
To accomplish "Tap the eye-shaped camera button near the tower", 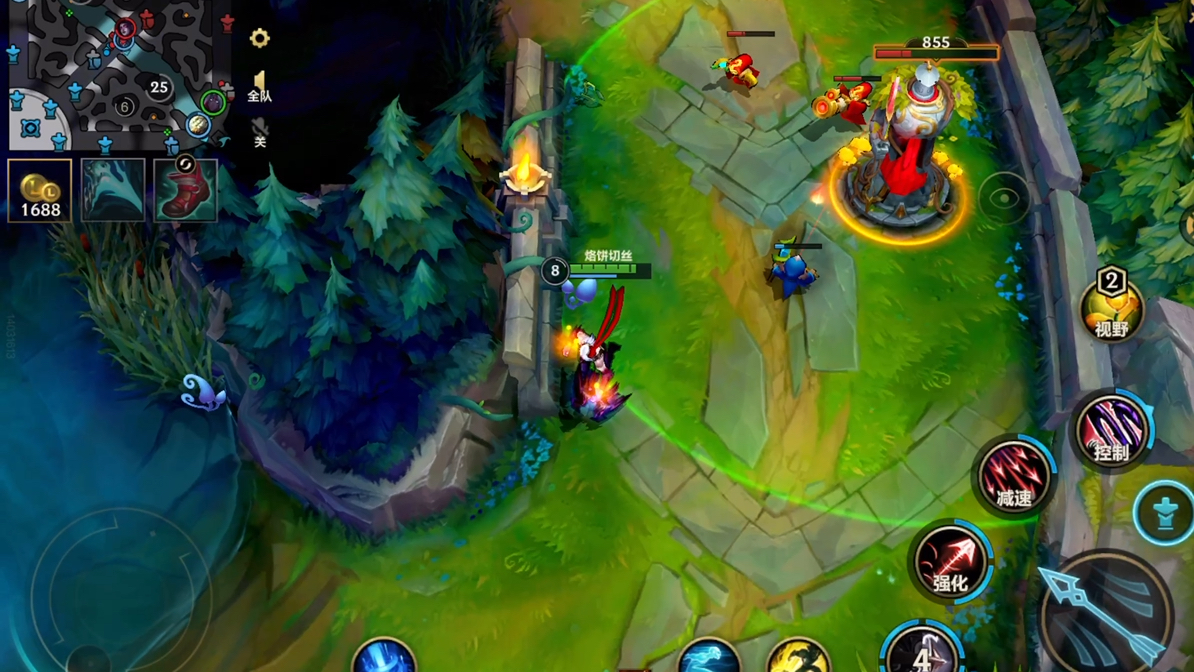I will 1004,198.
